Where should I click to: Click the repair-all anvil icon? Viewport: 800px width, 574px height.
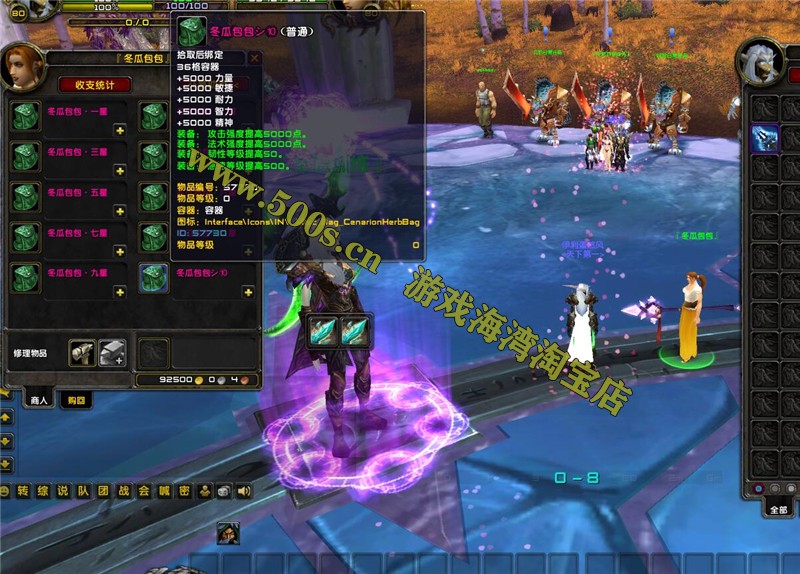pos(112,352)
